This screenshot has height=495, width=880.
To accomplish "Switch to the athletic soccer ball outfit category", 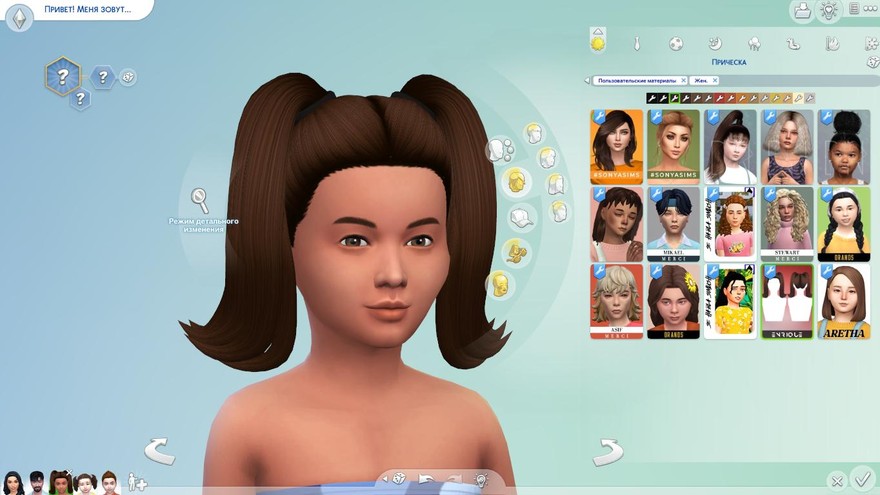I will click(x=676, y=44).
